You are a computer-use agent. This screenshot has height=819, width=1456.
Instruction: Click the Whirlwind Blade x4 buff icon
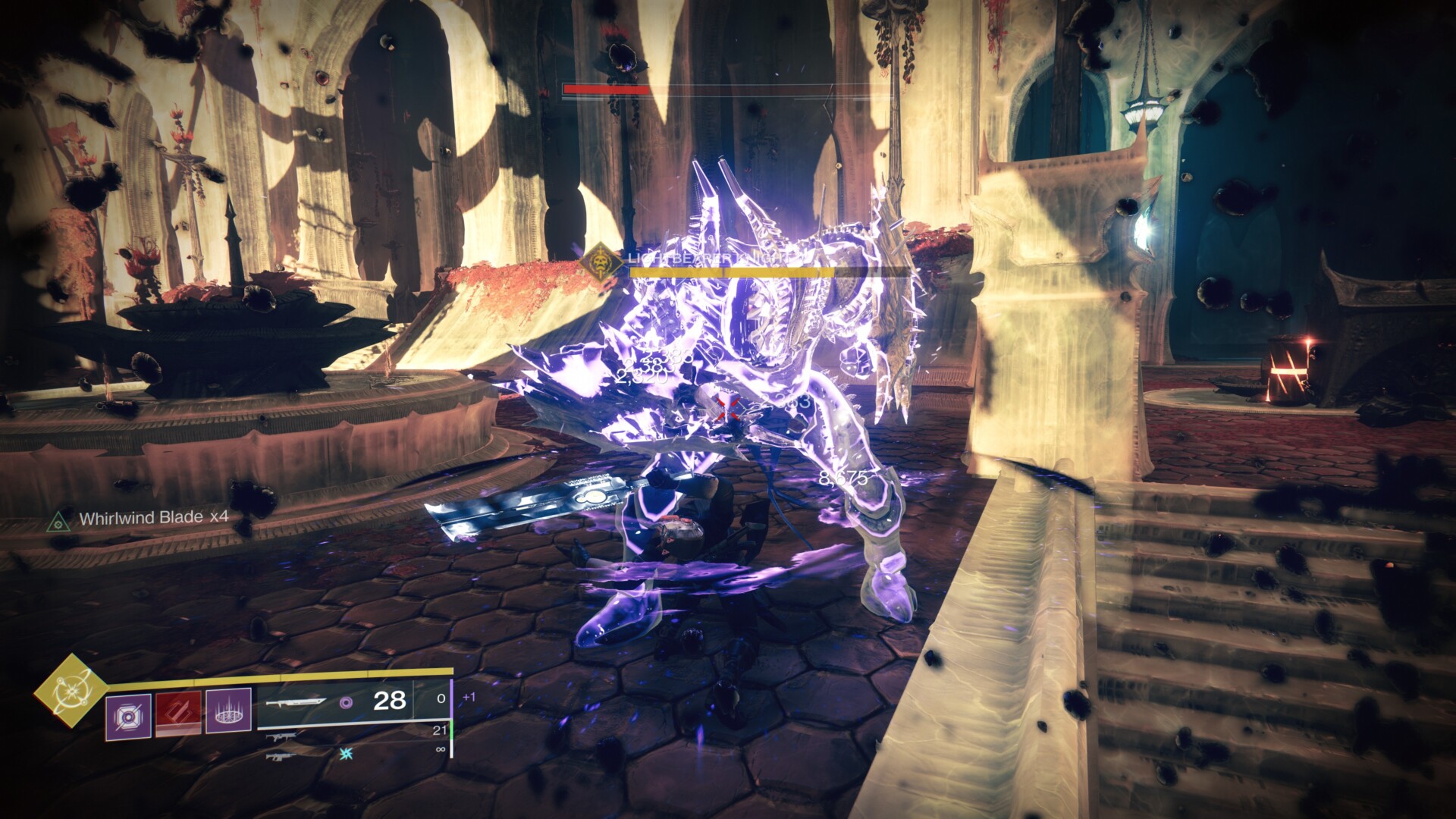coord(56,519)
